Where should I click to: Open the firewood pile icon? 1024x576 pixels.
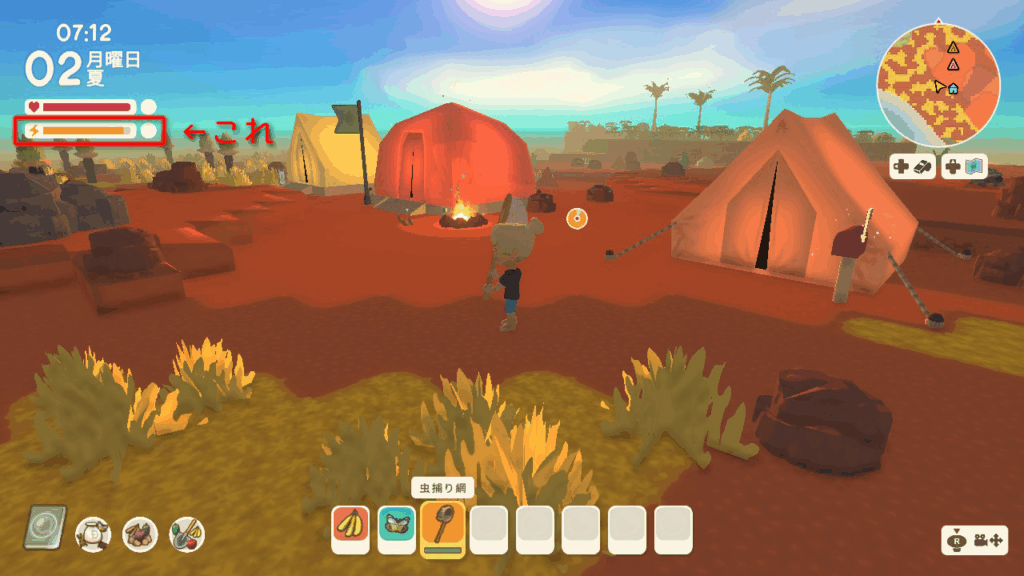coord(140,534)
